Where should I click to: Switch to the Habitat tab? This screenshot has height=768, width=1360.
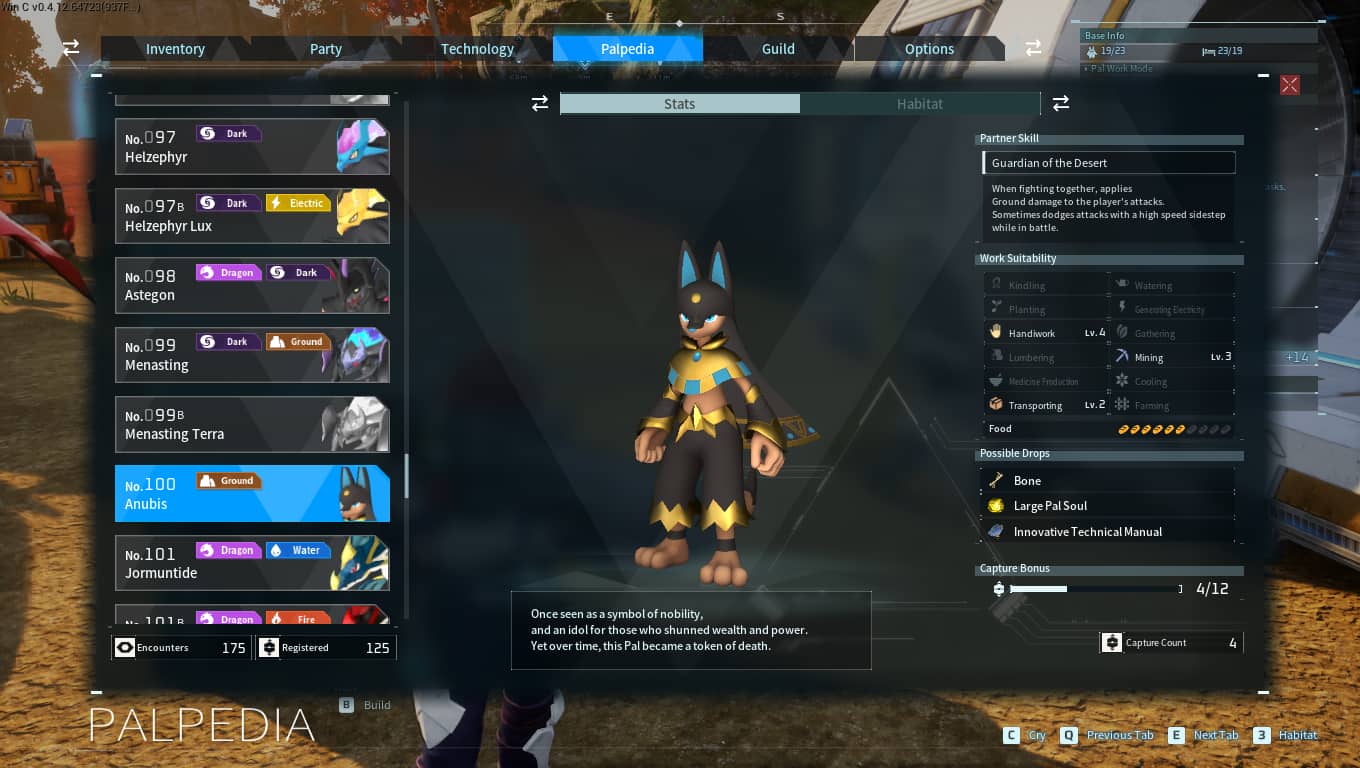coord(919,103)
